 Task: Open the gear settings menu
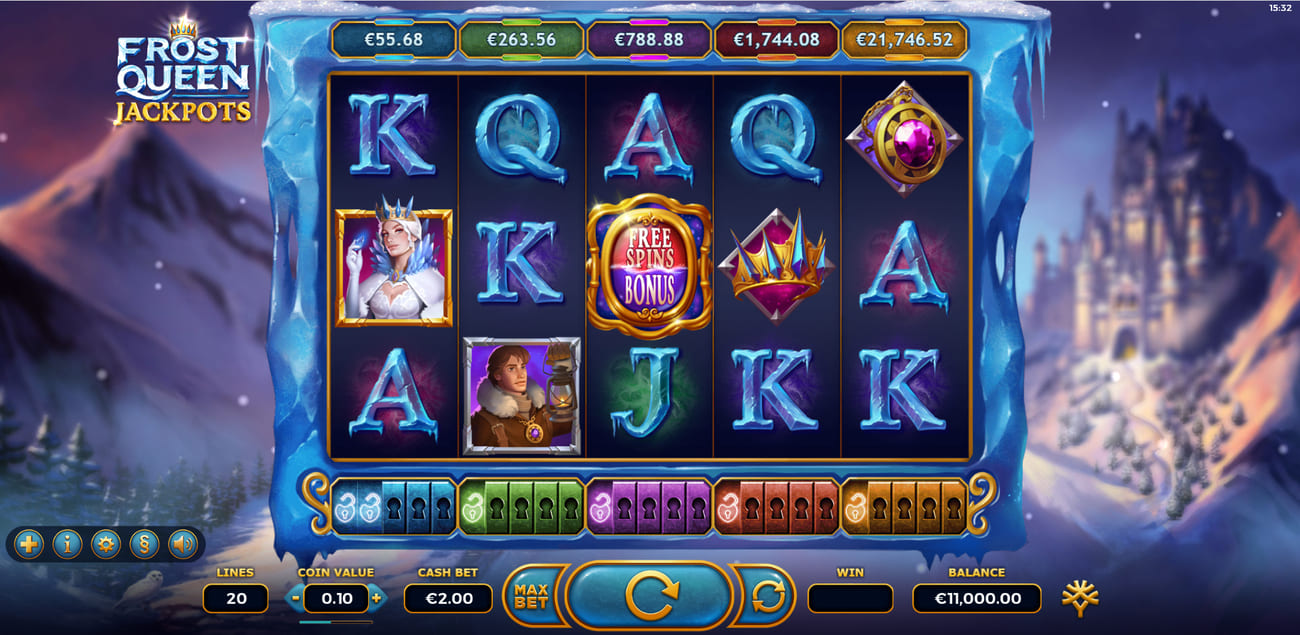coord(105,544)
